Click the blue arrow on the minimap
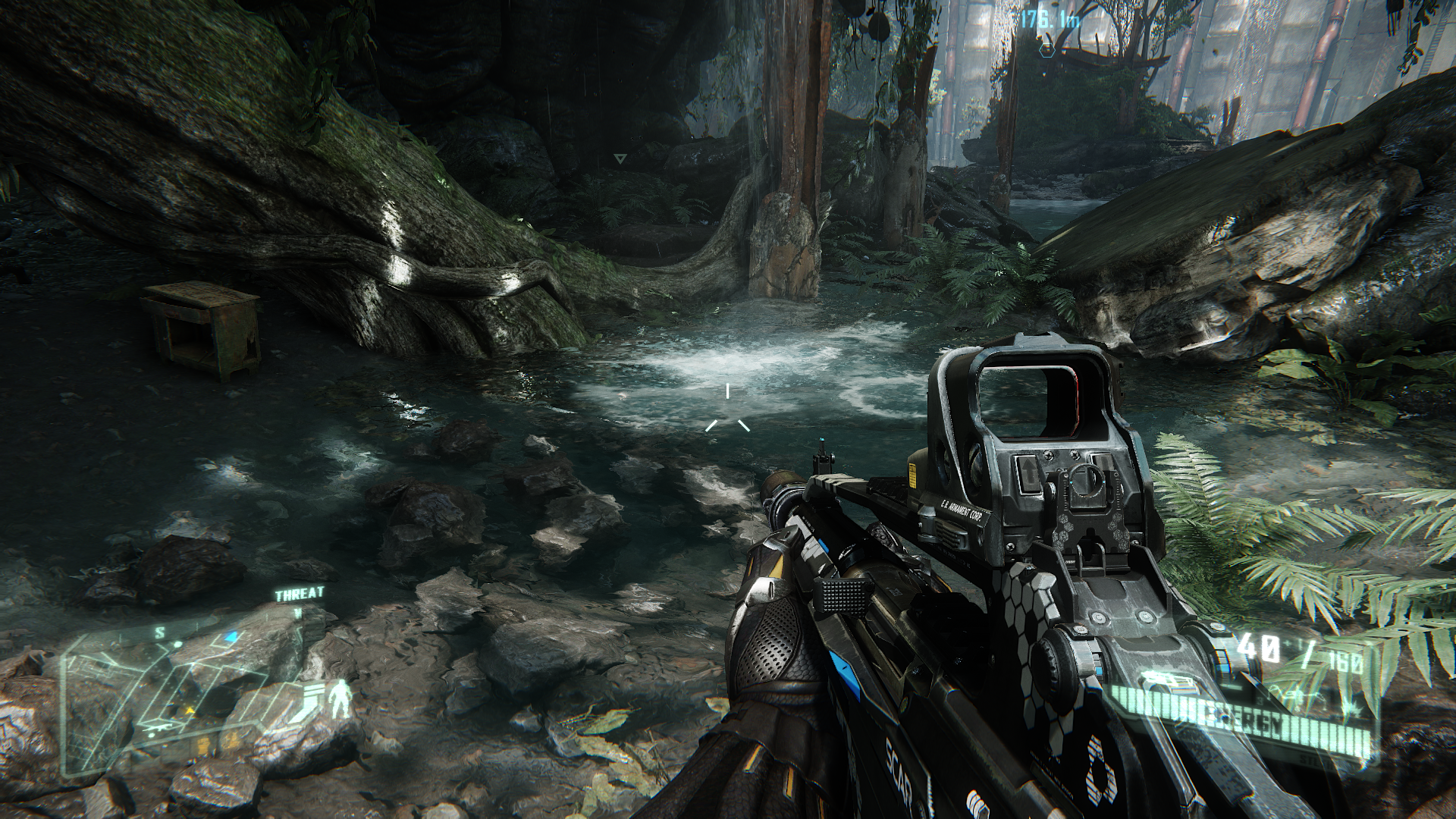The height and width of the screenshot is (819, 1456). point(232,635)
